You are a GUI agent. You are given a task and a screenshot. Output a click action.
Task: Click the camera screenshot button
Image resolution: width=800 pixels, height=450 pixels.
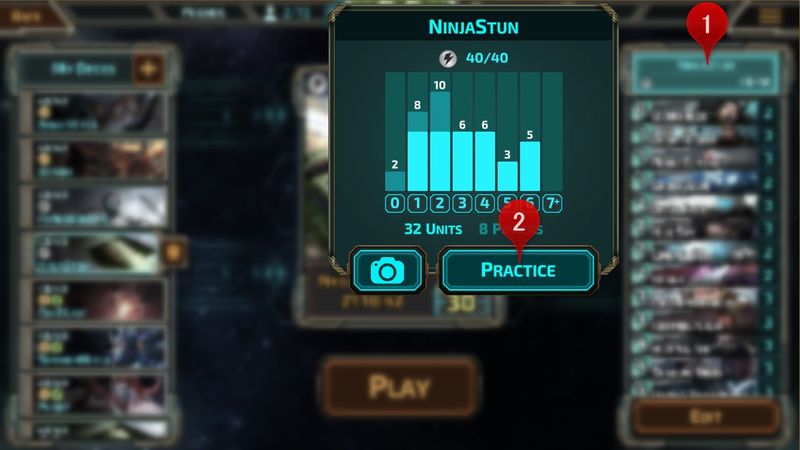coord(388,270)
